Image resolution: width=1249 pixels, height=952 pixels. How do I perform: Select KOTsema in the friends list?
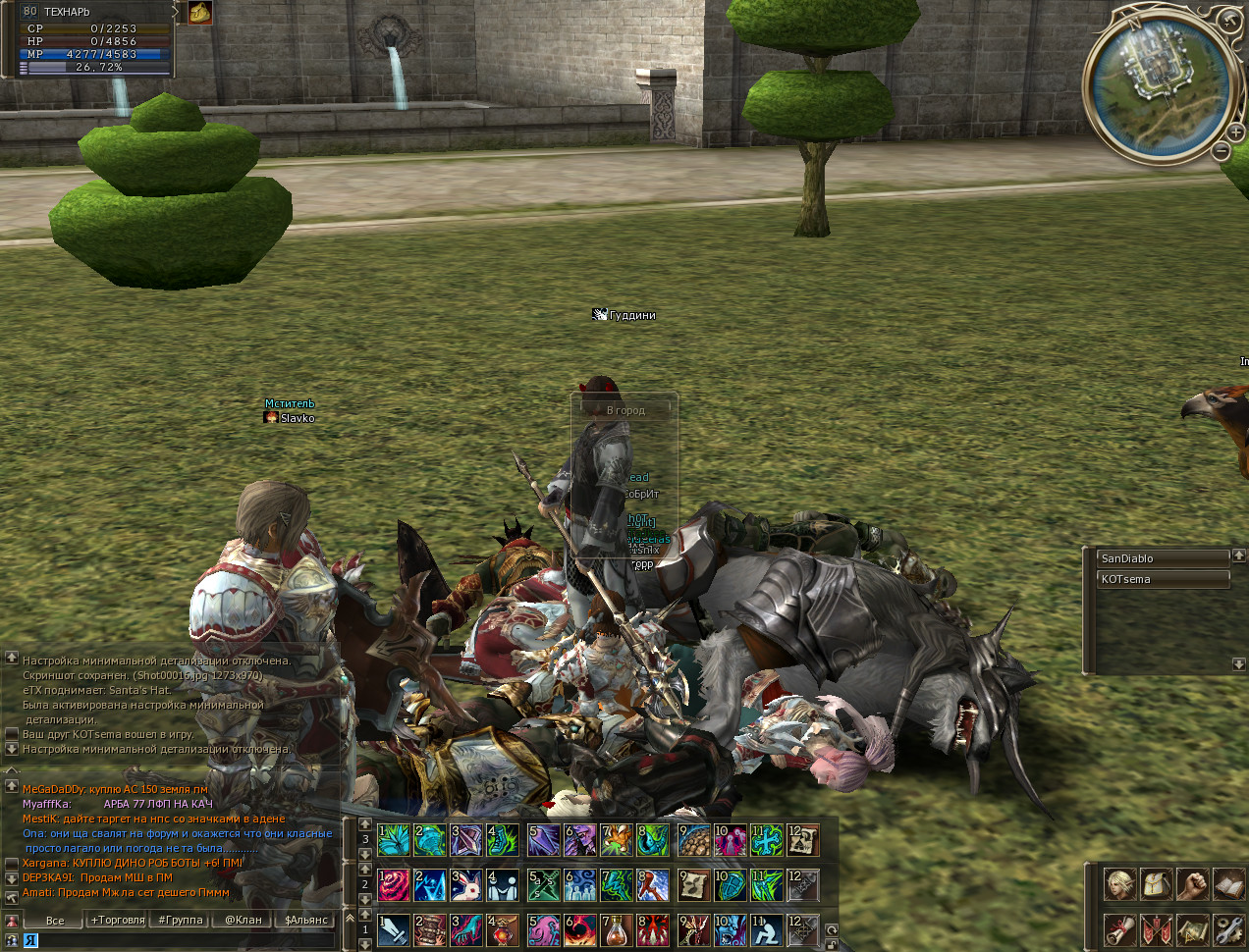1163,579
